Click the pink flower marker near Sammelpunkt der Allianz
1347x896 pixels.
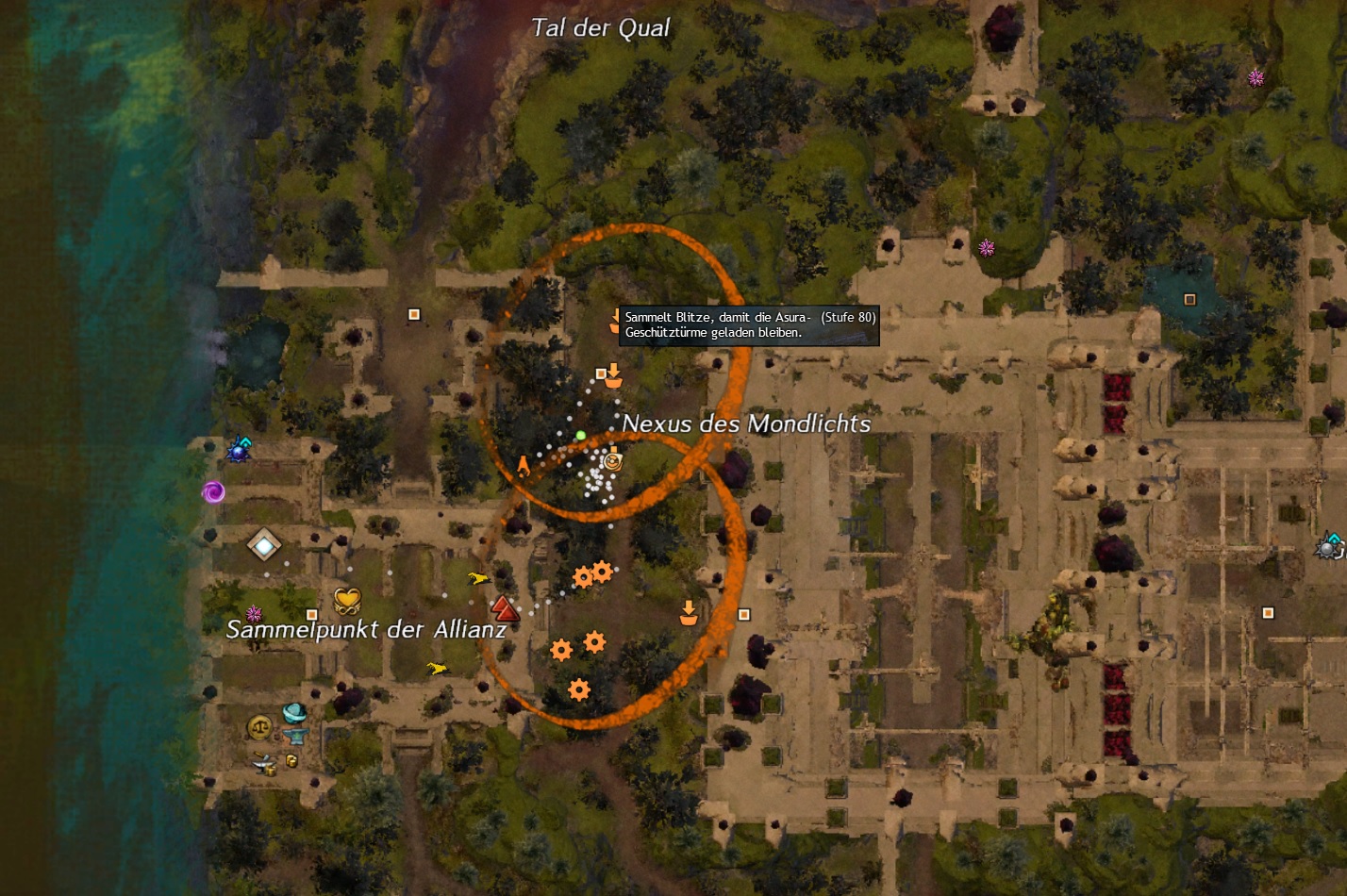point(255,613)
